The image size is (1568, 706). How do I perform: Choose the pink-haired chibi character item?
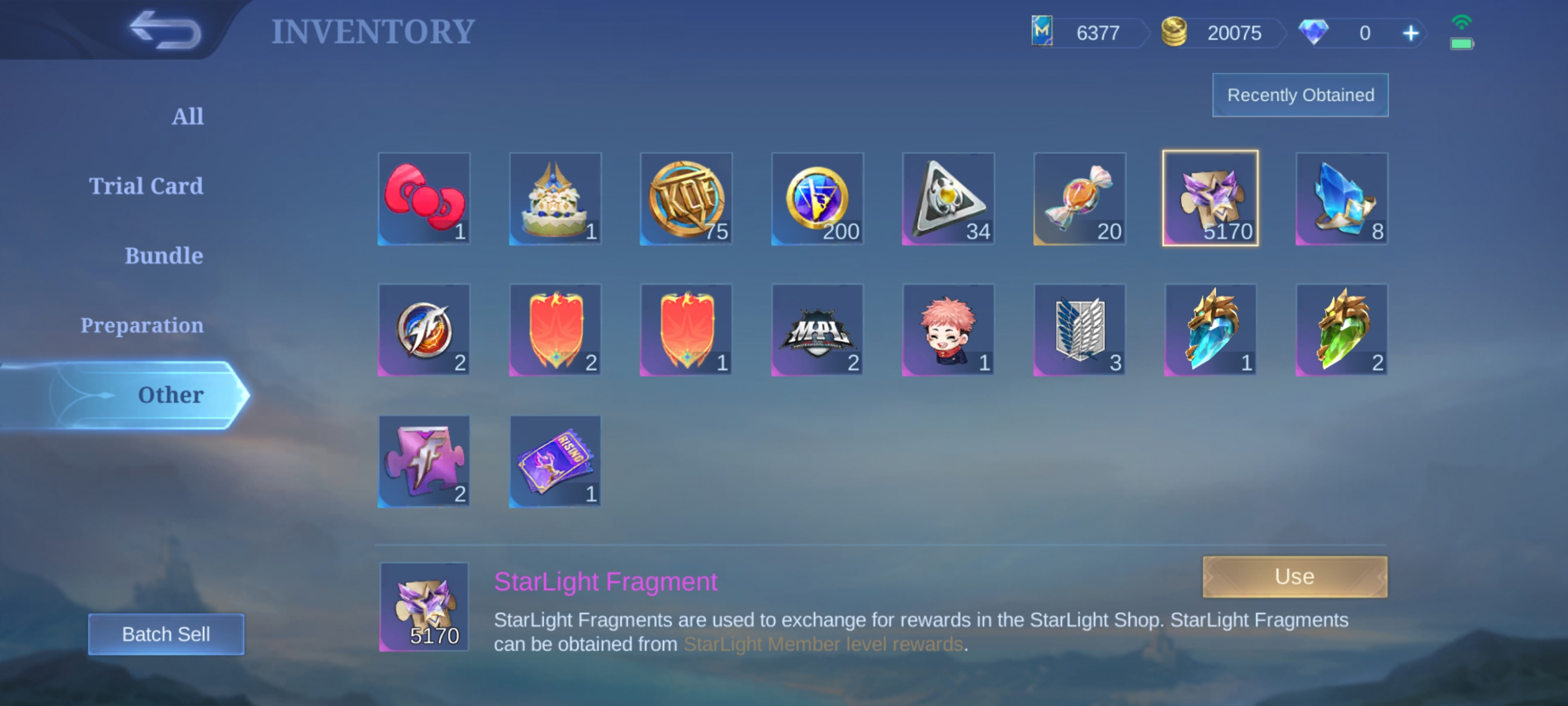pos(948,329)
